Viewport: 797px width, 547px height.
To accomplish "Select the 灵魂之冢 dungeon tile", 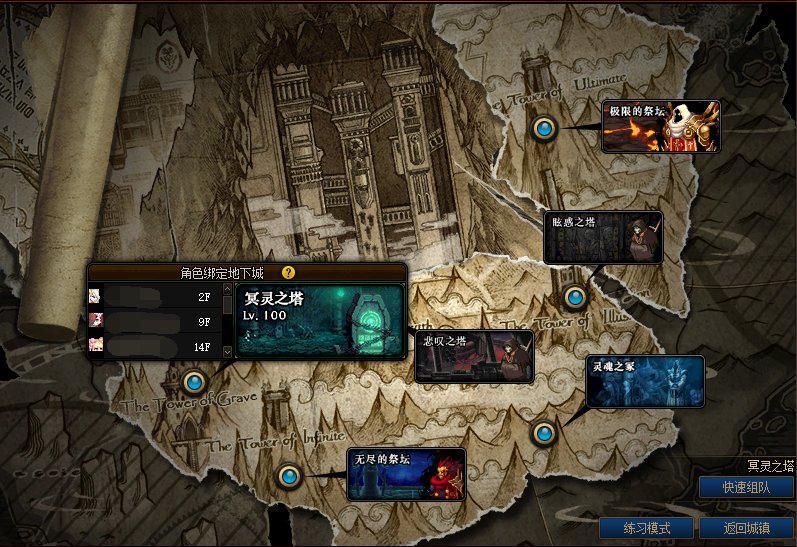I will tap(645, 381).
